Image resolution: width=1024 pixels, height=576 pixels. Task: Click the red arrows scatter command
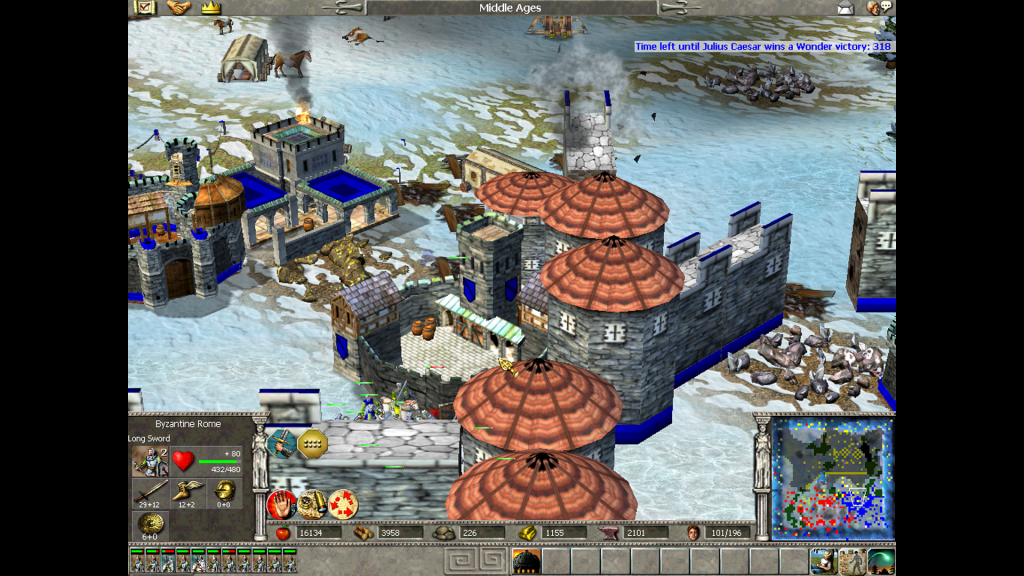pos(342,504)
